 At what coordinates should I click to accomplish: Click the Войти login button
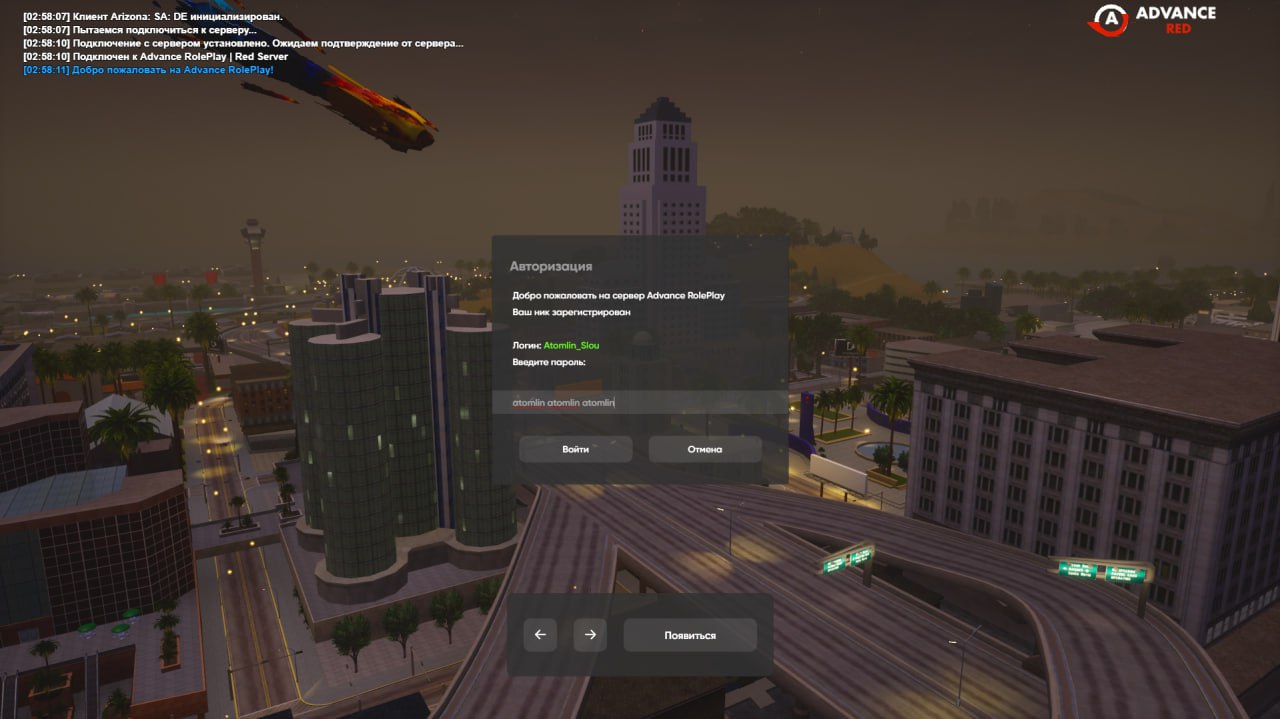575,449
